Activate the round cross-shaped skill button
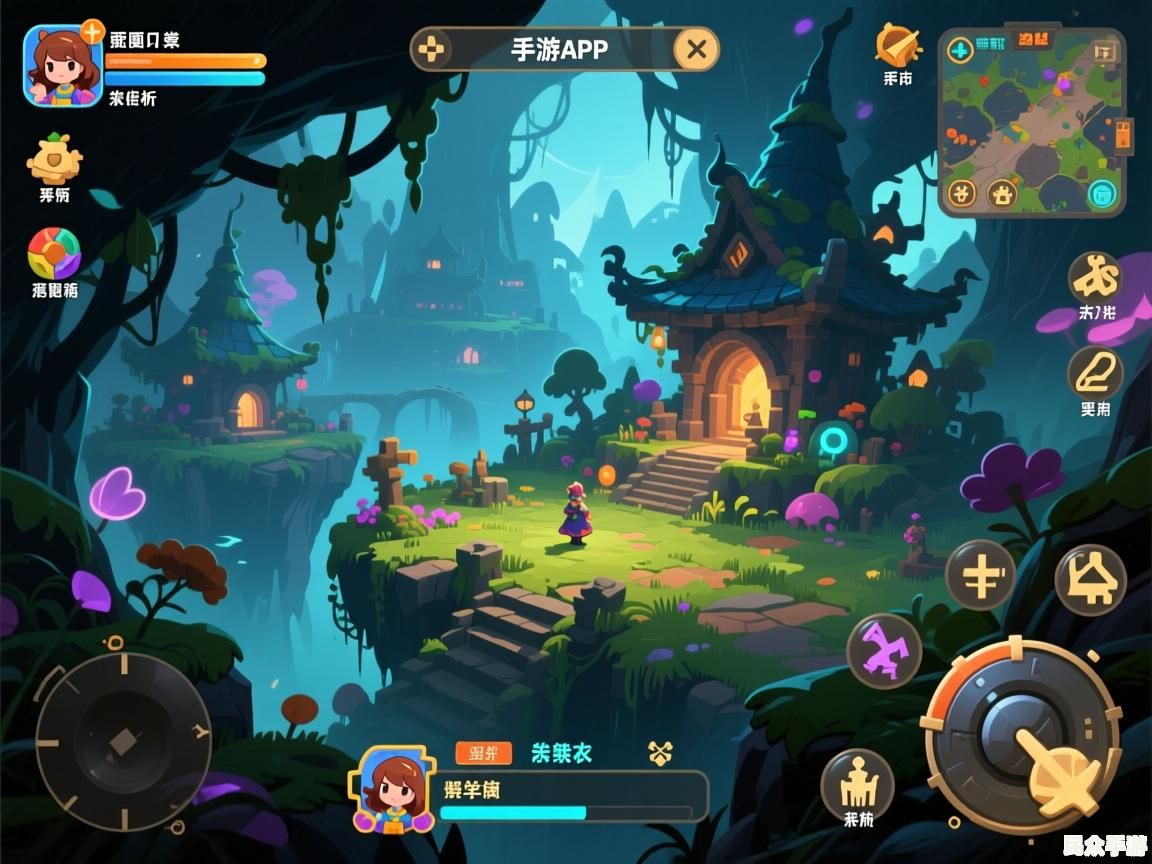1152x864 pixels. pyautogui.click(x=981, y=575)
